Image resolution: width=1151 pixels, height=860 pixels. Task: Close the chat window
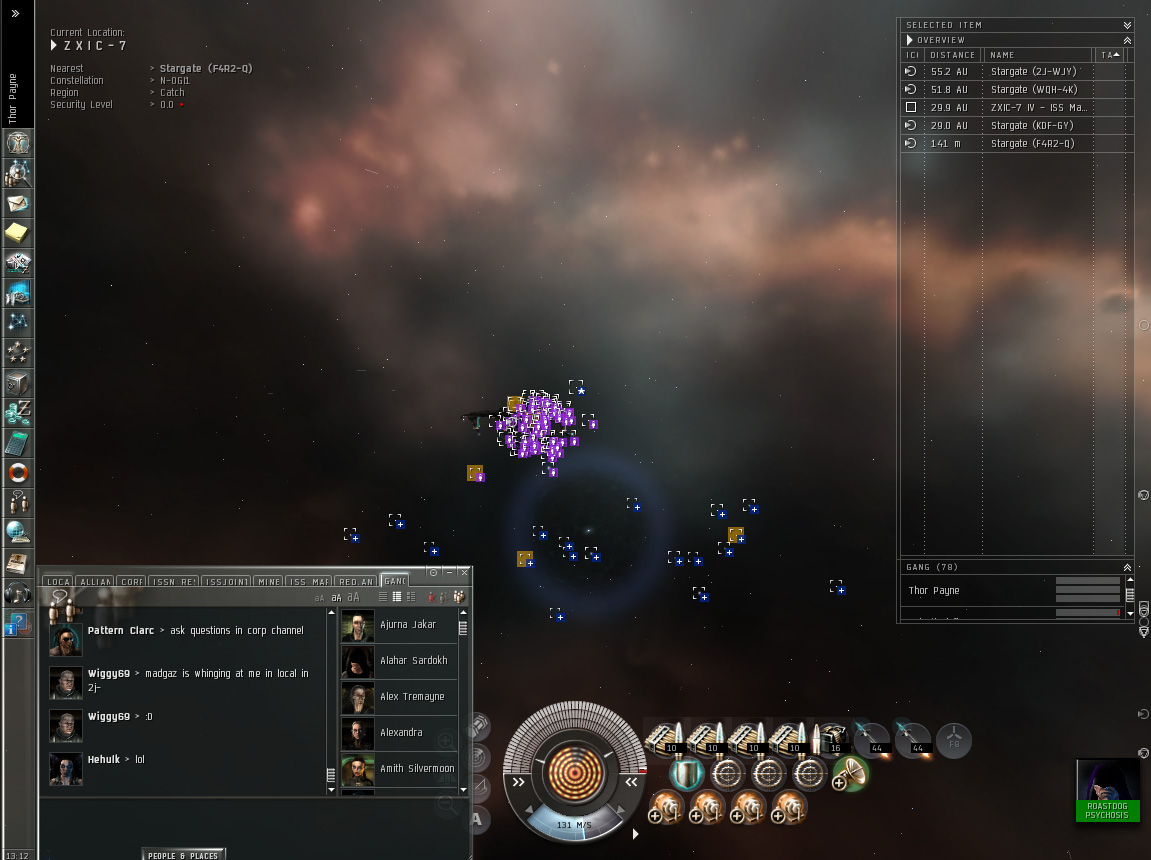[464, 572]
